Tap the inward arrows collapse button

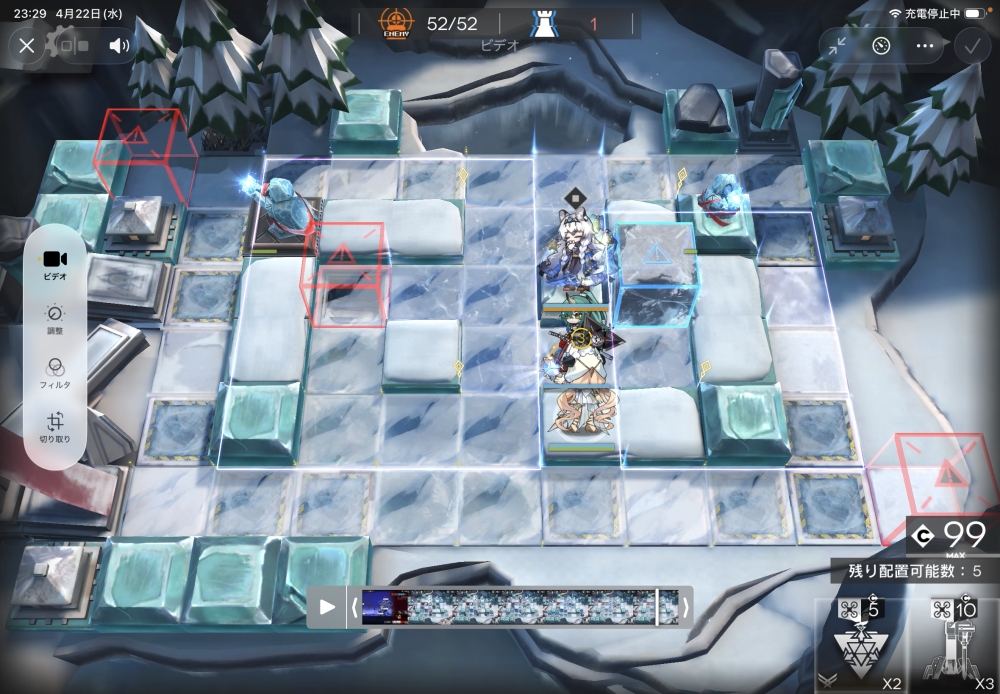pyautogui.click(x=837, y=45)
